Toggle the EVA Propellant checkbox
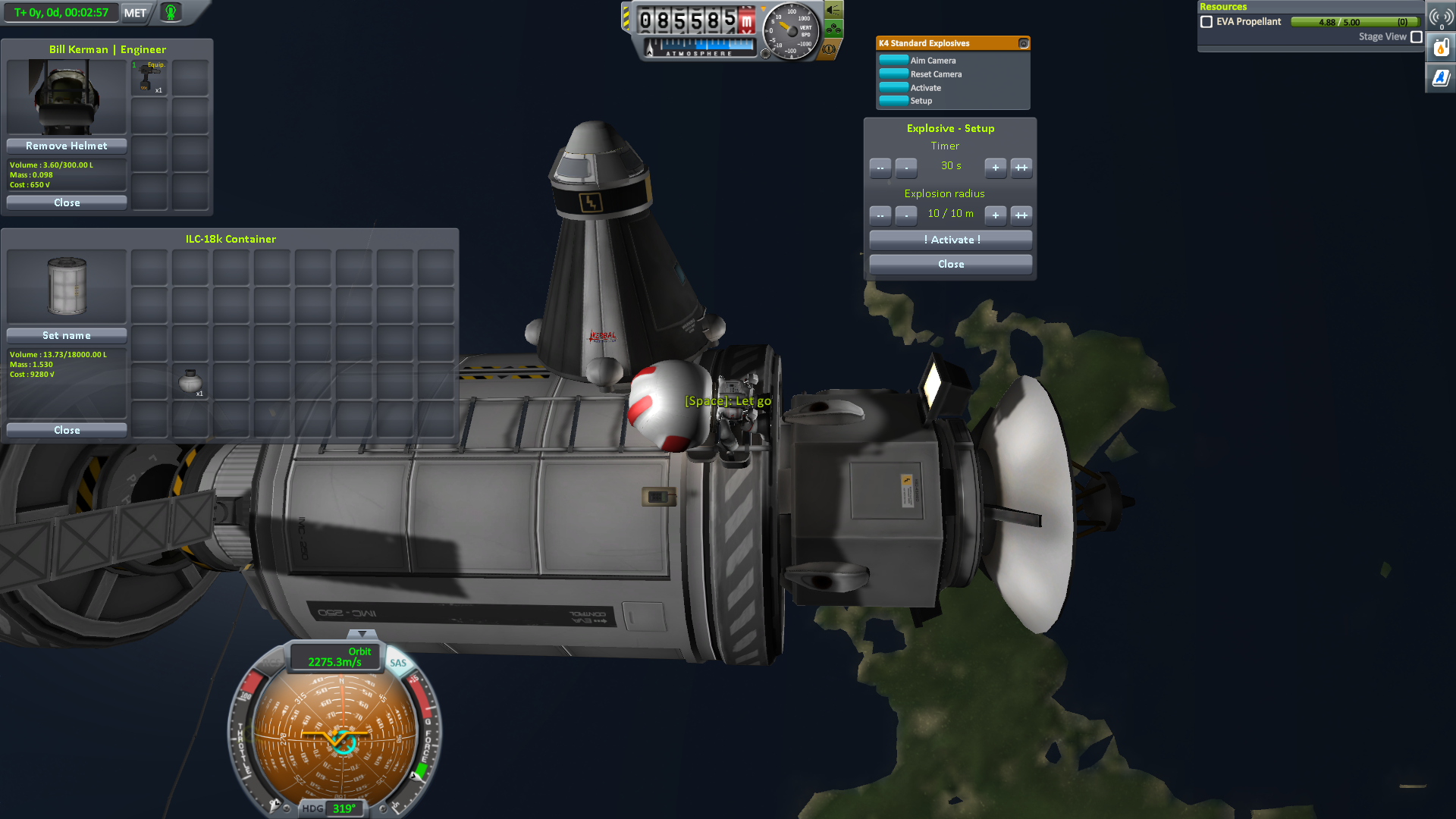This screenshot has width=1456, height=819. coord(1207,22)
